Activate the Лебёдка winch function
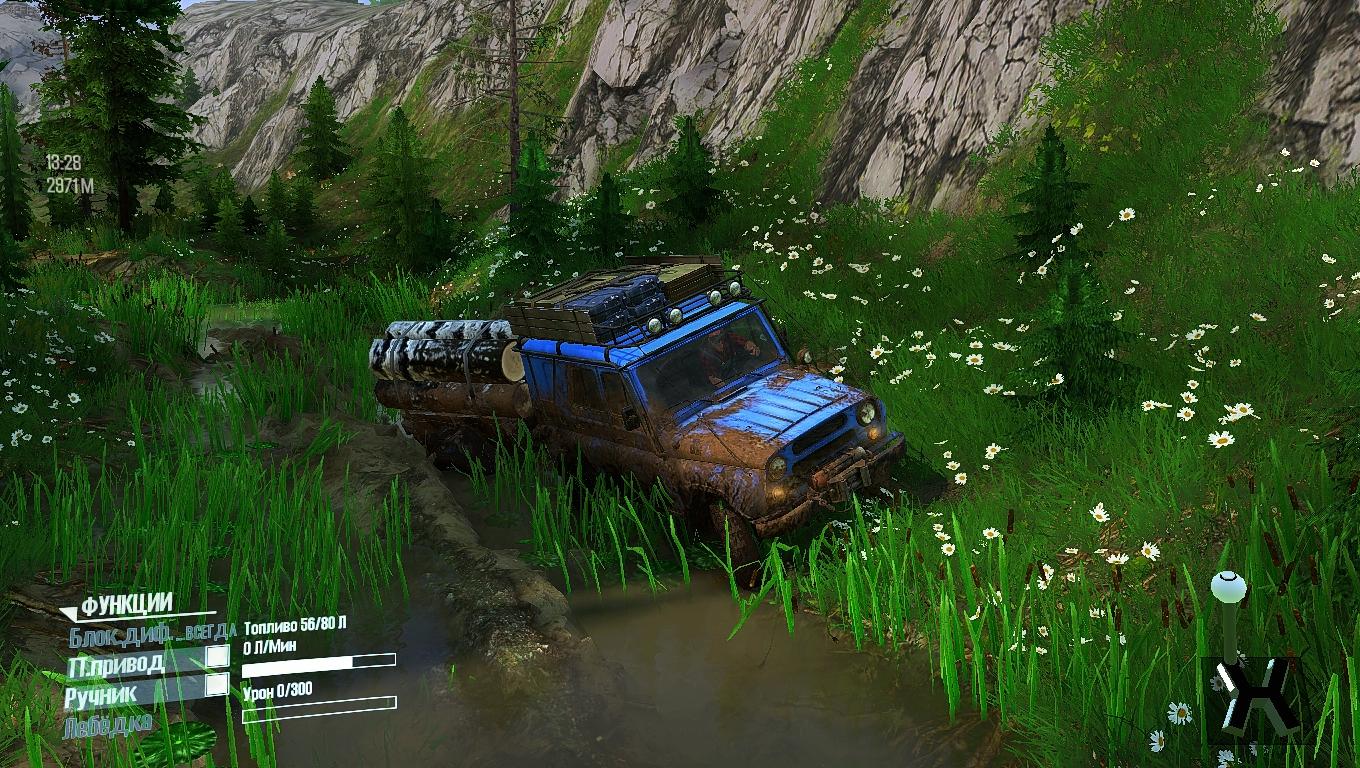 tap(108, 722)
